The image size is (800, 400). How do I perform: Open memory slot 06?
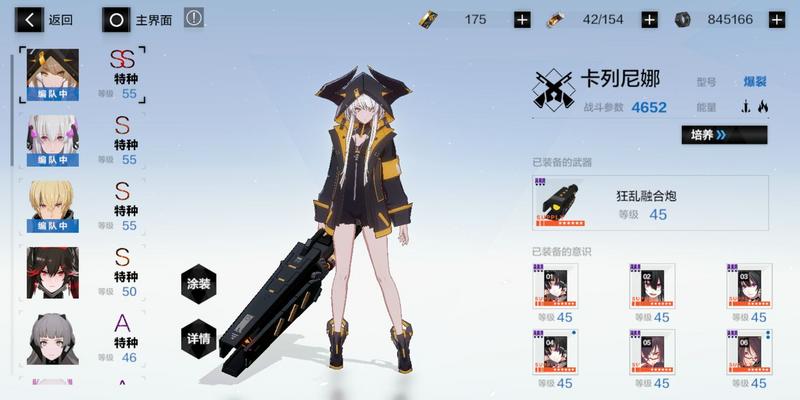click(x=749, y=351)
